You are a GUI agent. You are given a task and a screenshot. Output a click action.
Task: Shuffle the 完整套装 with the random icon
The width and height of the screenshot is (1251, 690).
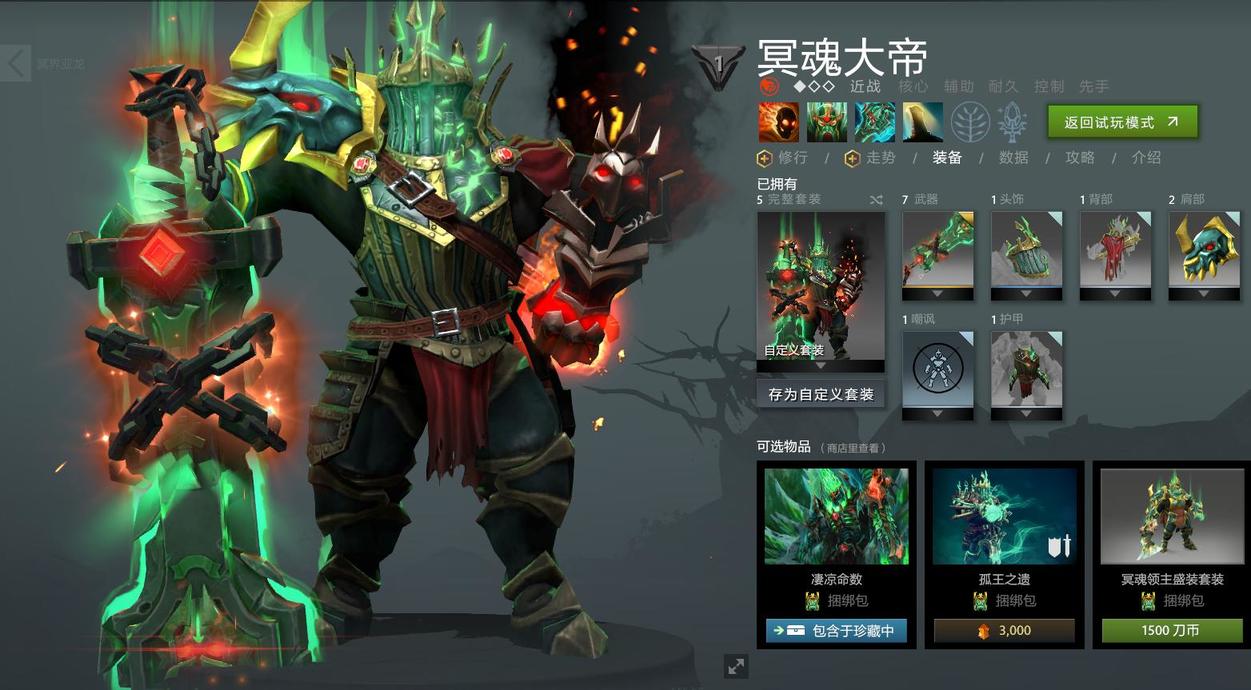876,200
